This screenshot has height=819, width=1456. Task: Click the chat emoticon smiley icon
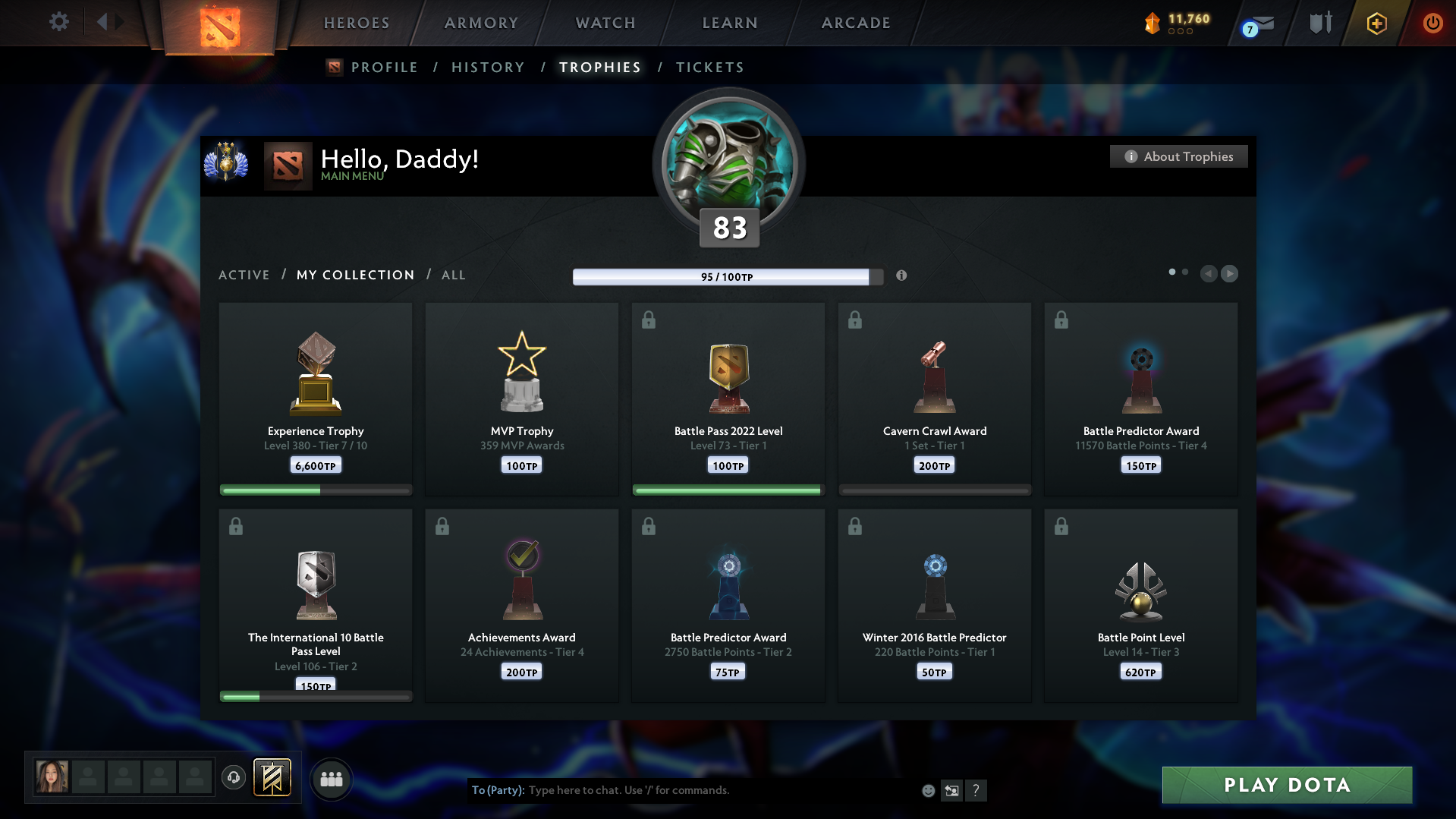928,790
